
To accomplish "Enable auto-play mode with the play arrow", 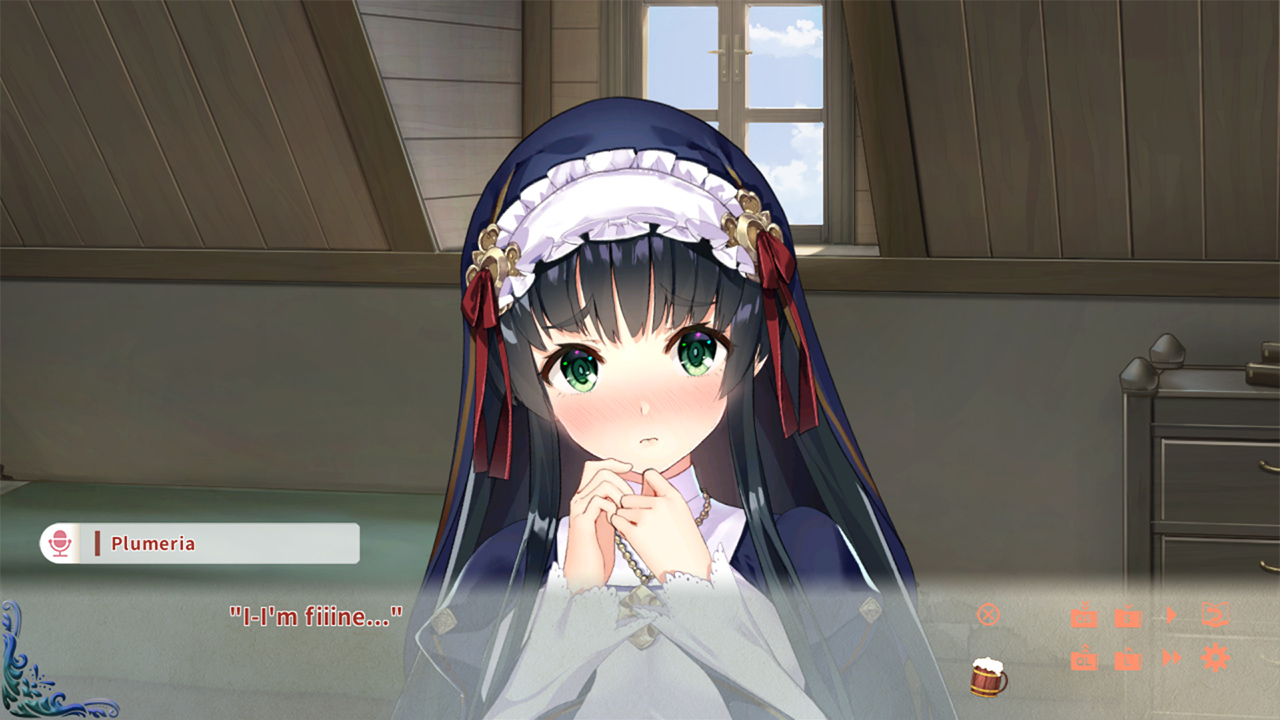I will (1172, 615).
